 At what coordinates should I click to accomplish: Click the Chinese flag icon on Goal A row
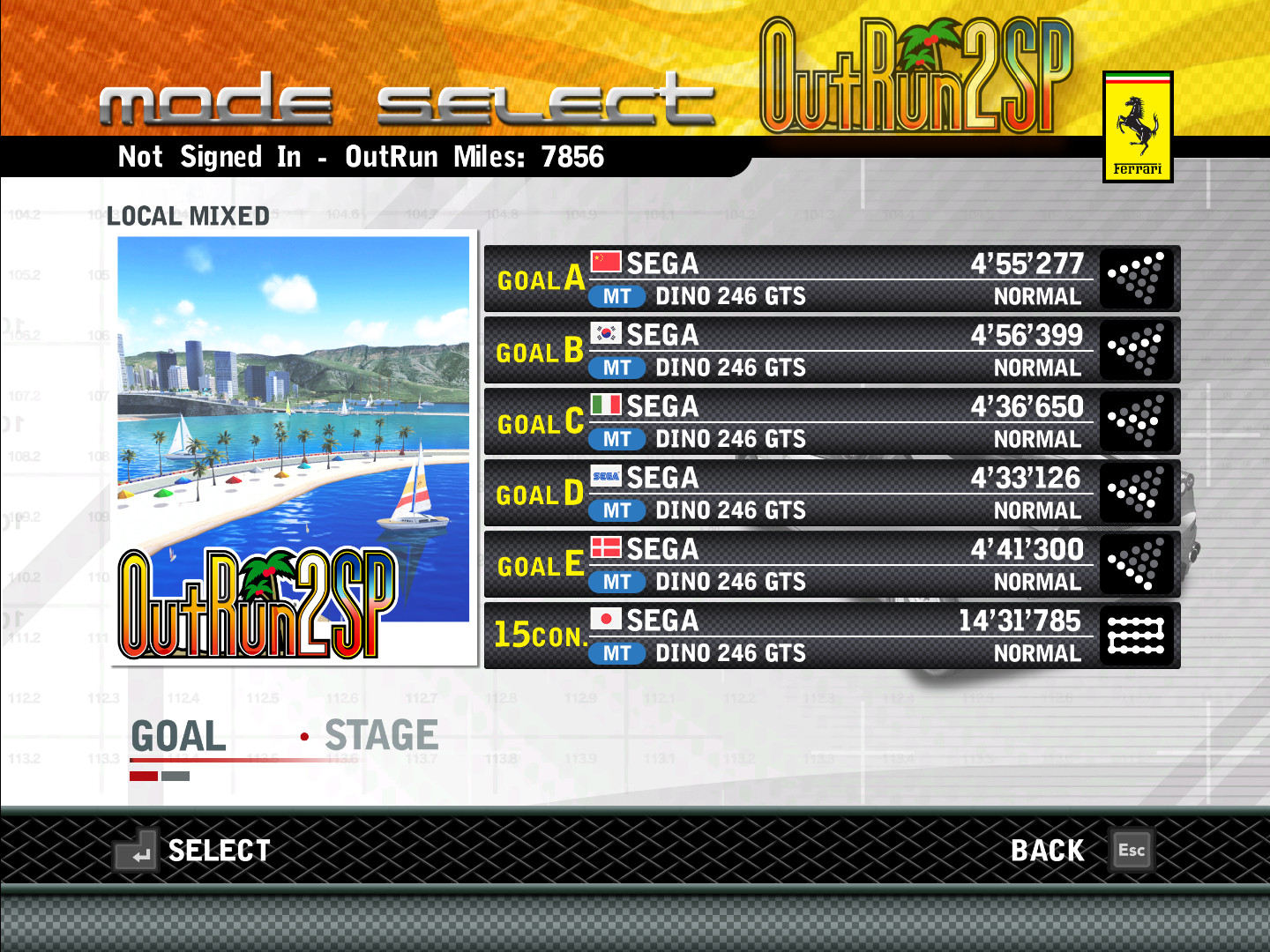[x=605, y=260]
